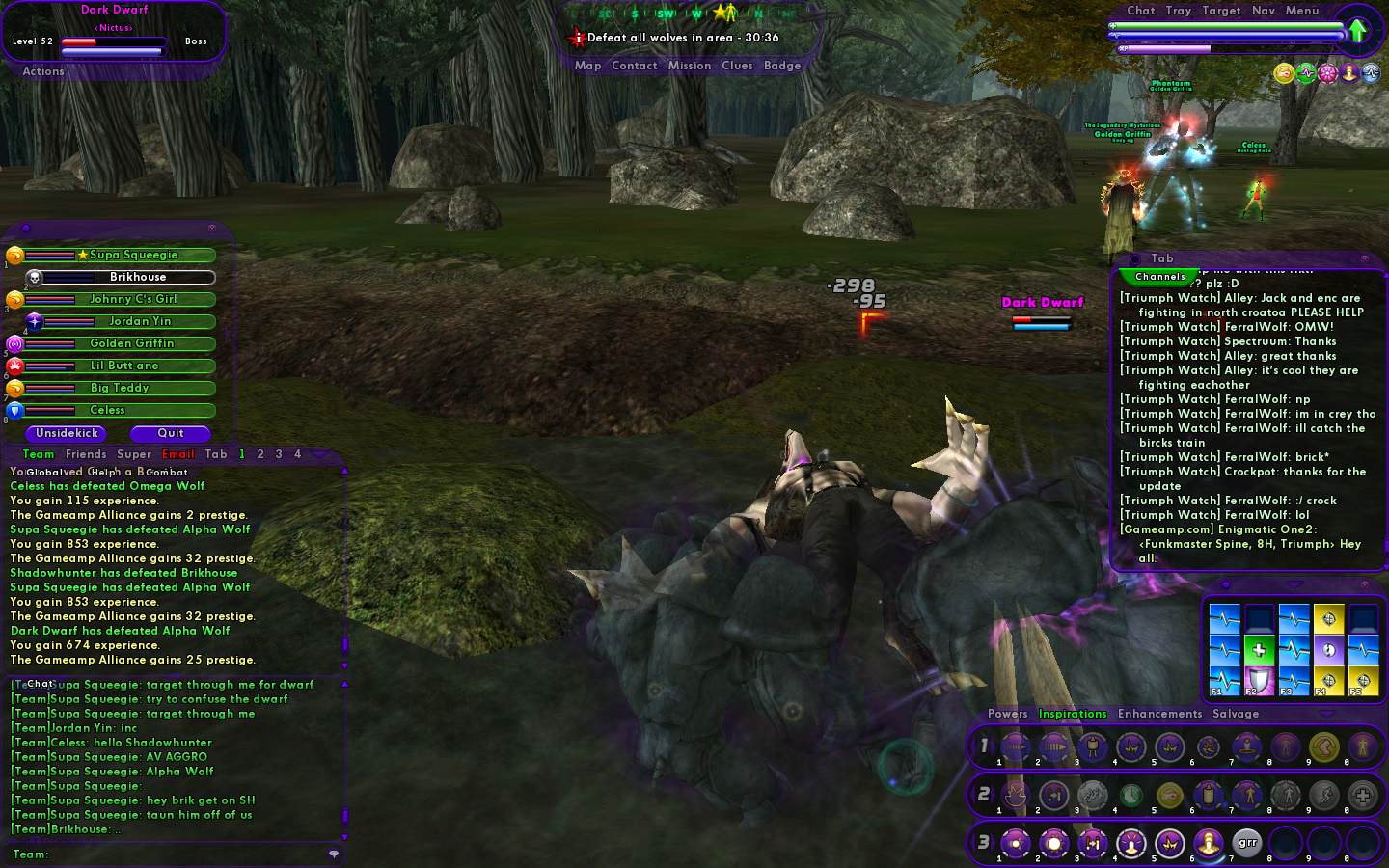The height and width of the screenshot is (868, 1389).
Task: Use the green cross inspiration
Action: click(x=1259, y=649)
